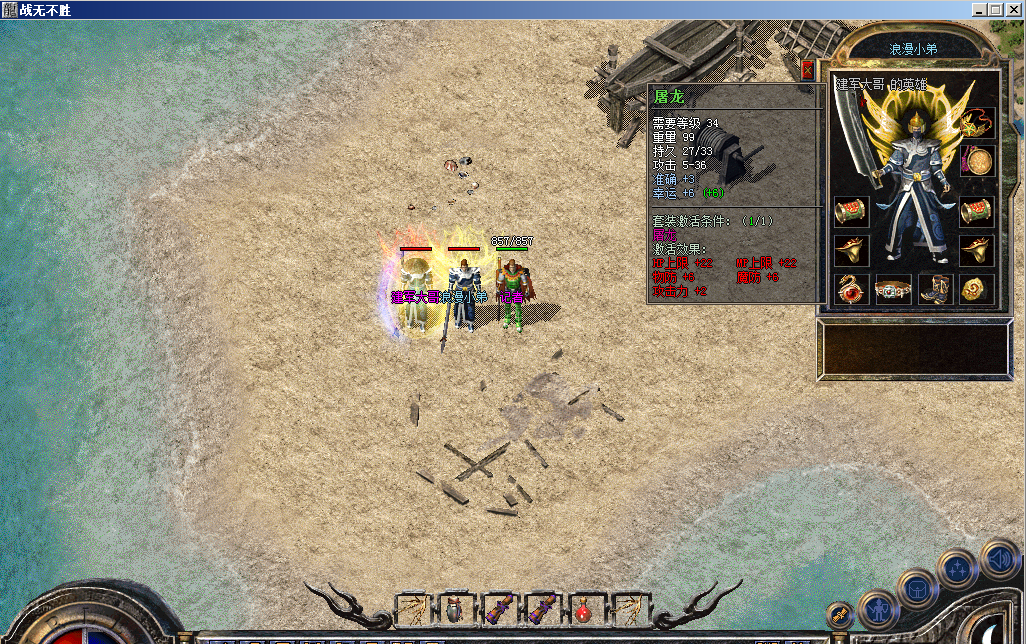The image size is (1026, 644).
Task: Open the character status round button
Action: pyautogui.click(x=879, y=608)
